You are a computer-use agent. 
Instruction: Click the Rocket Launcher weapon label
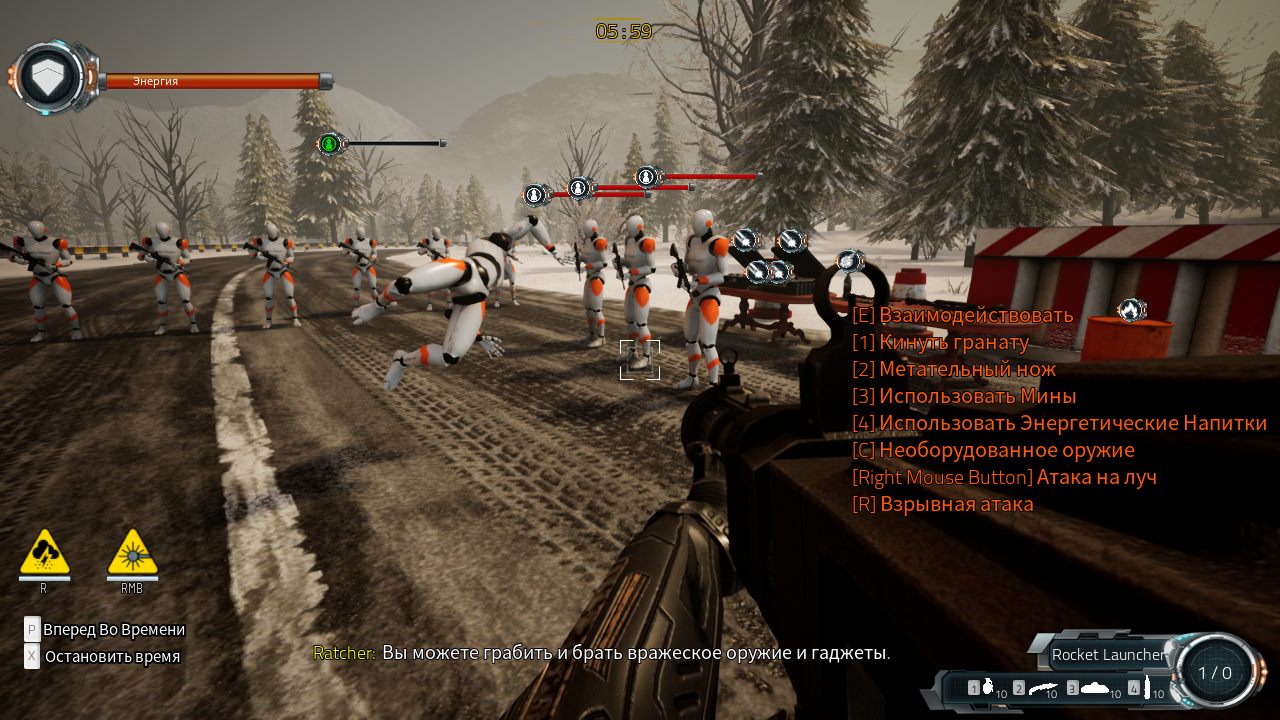[1107, 655]
